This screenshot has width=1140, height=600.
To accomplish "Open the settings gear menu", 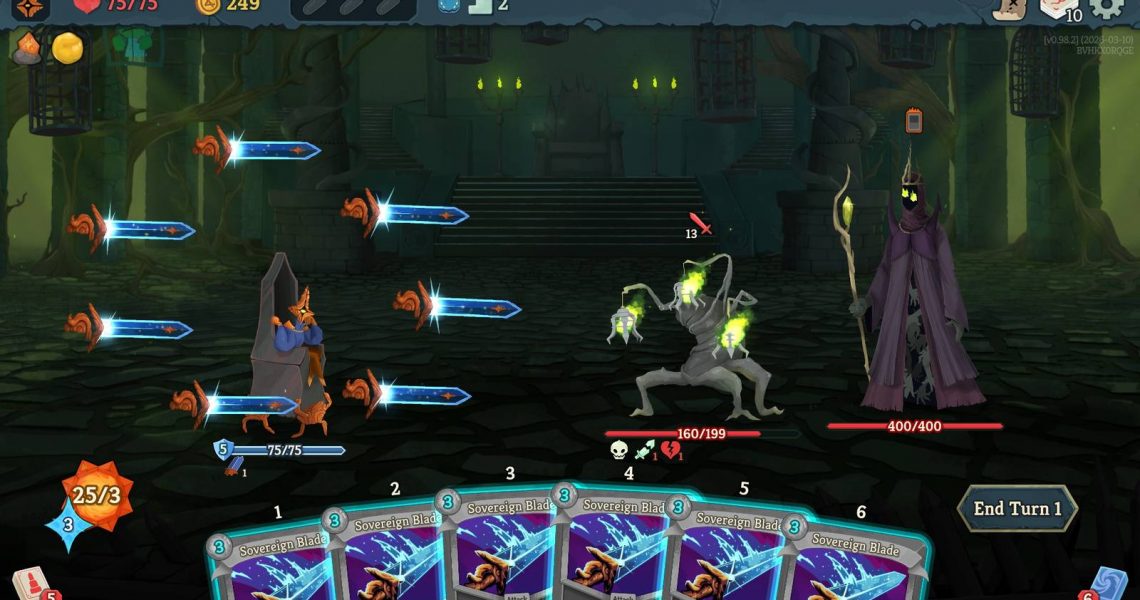I will coord(1106,6).
